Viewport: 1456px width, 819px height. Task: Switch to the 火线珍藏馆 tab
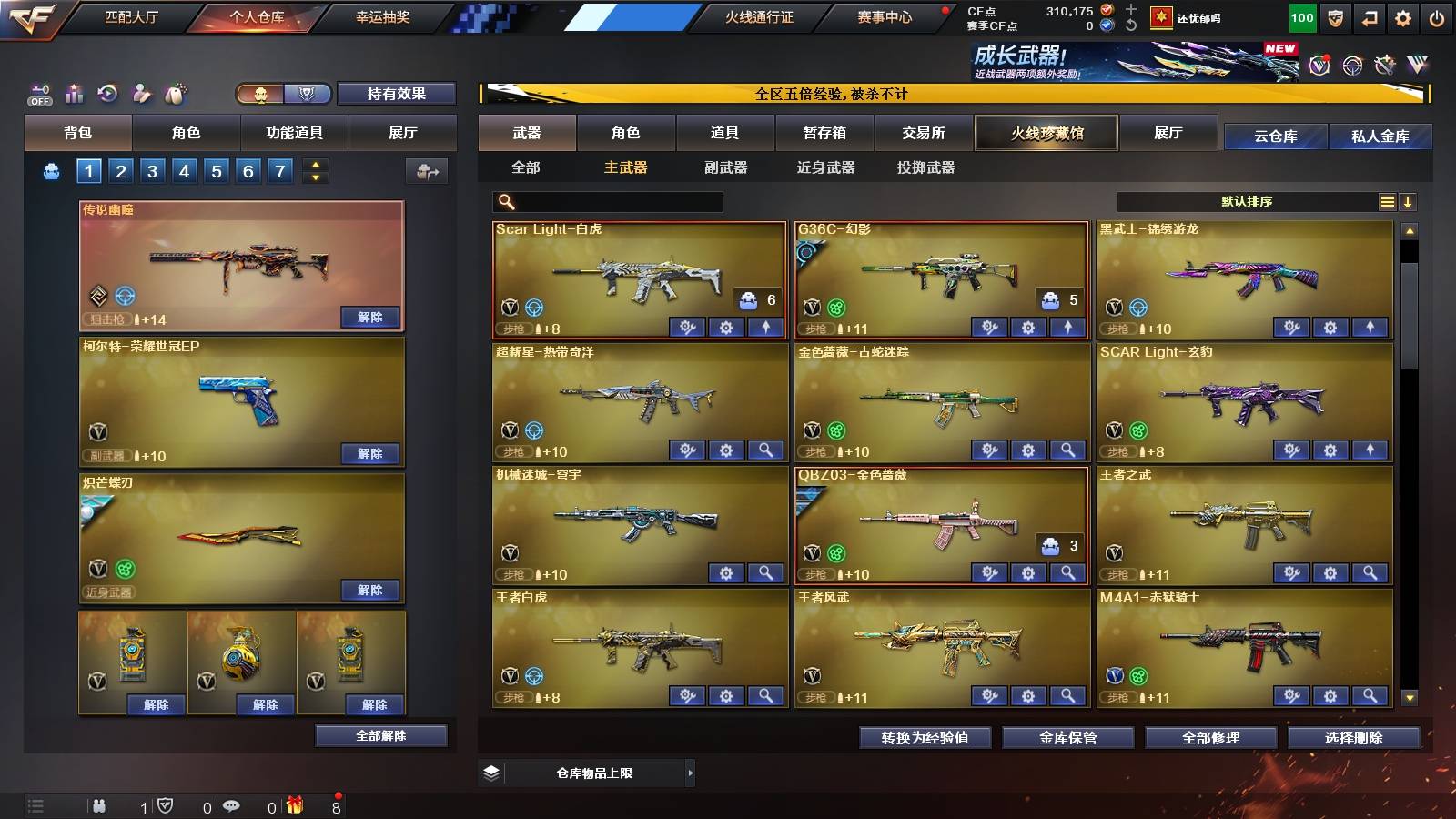click(x=1046, y=133)
